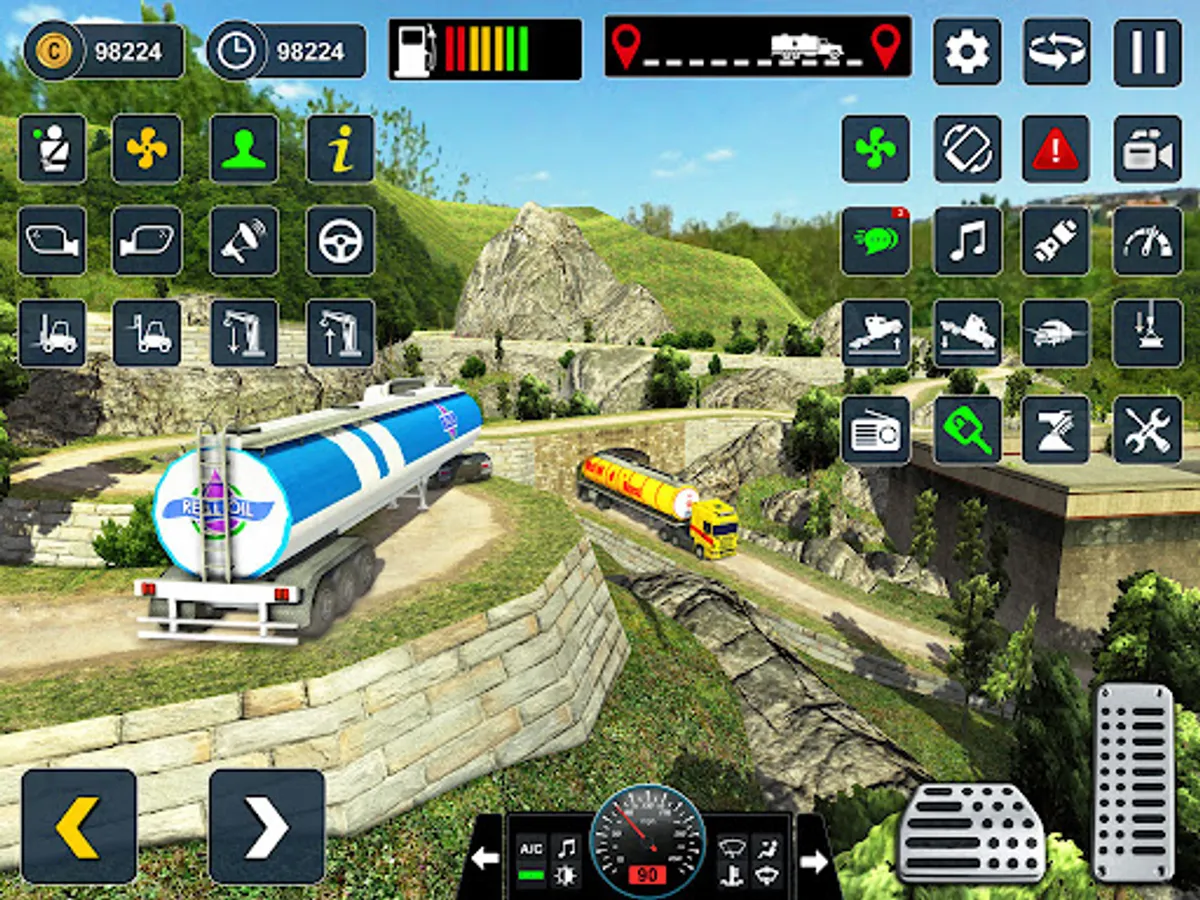Open the green driver profile icon
Viewport: 1200px width, 900px height.
(x=244, y=149)
